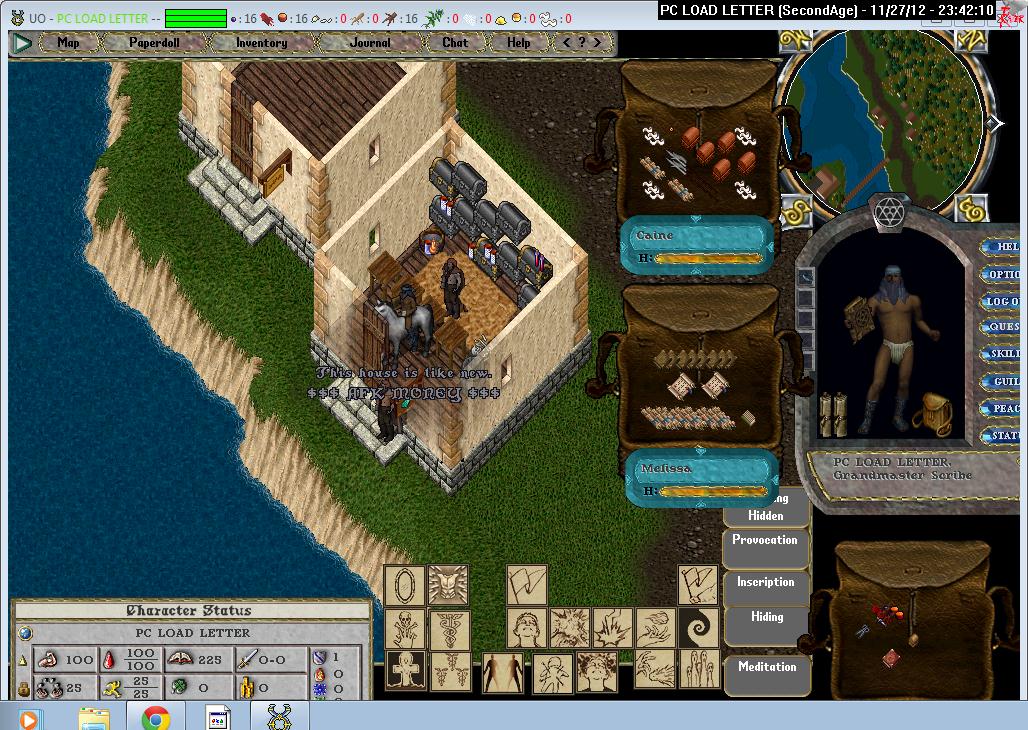The width and height of the screenshot is (1028, 730).
Task: Open the Paperdoll menu button
Action: (155, 43)
